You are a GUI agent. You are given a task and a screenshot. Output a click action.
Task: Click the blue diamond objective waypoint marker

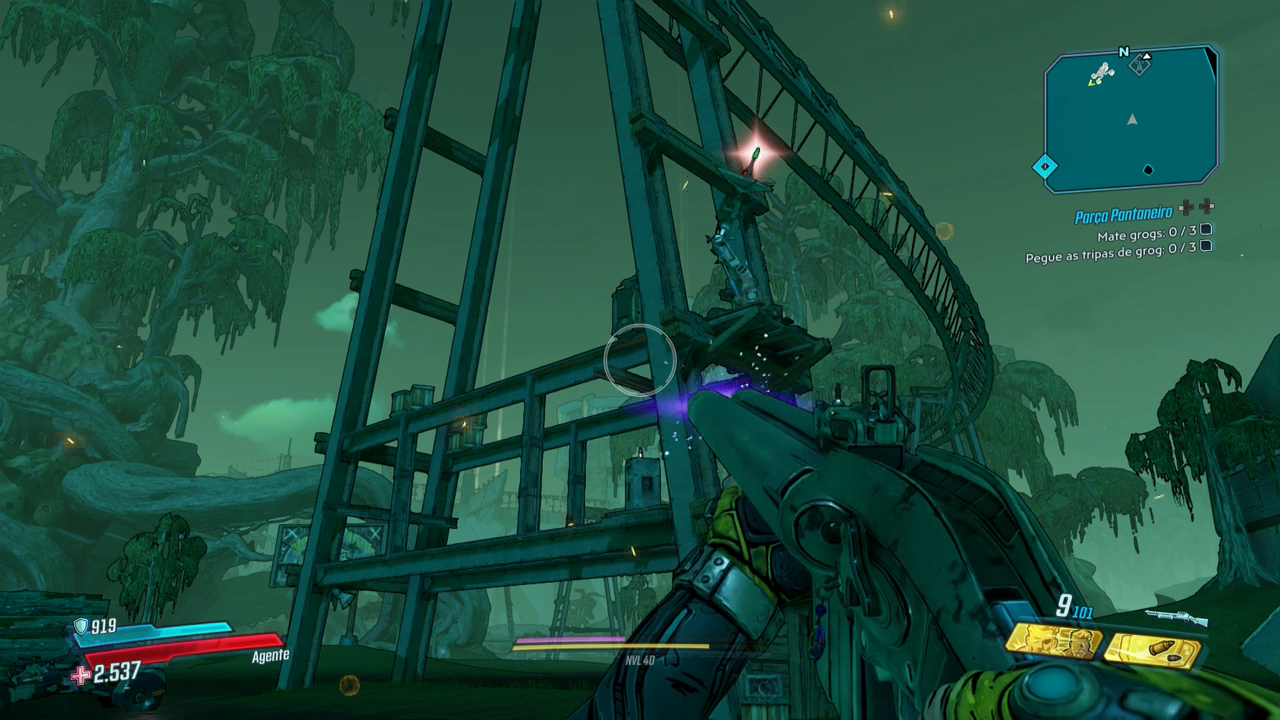coord(1045,166)
